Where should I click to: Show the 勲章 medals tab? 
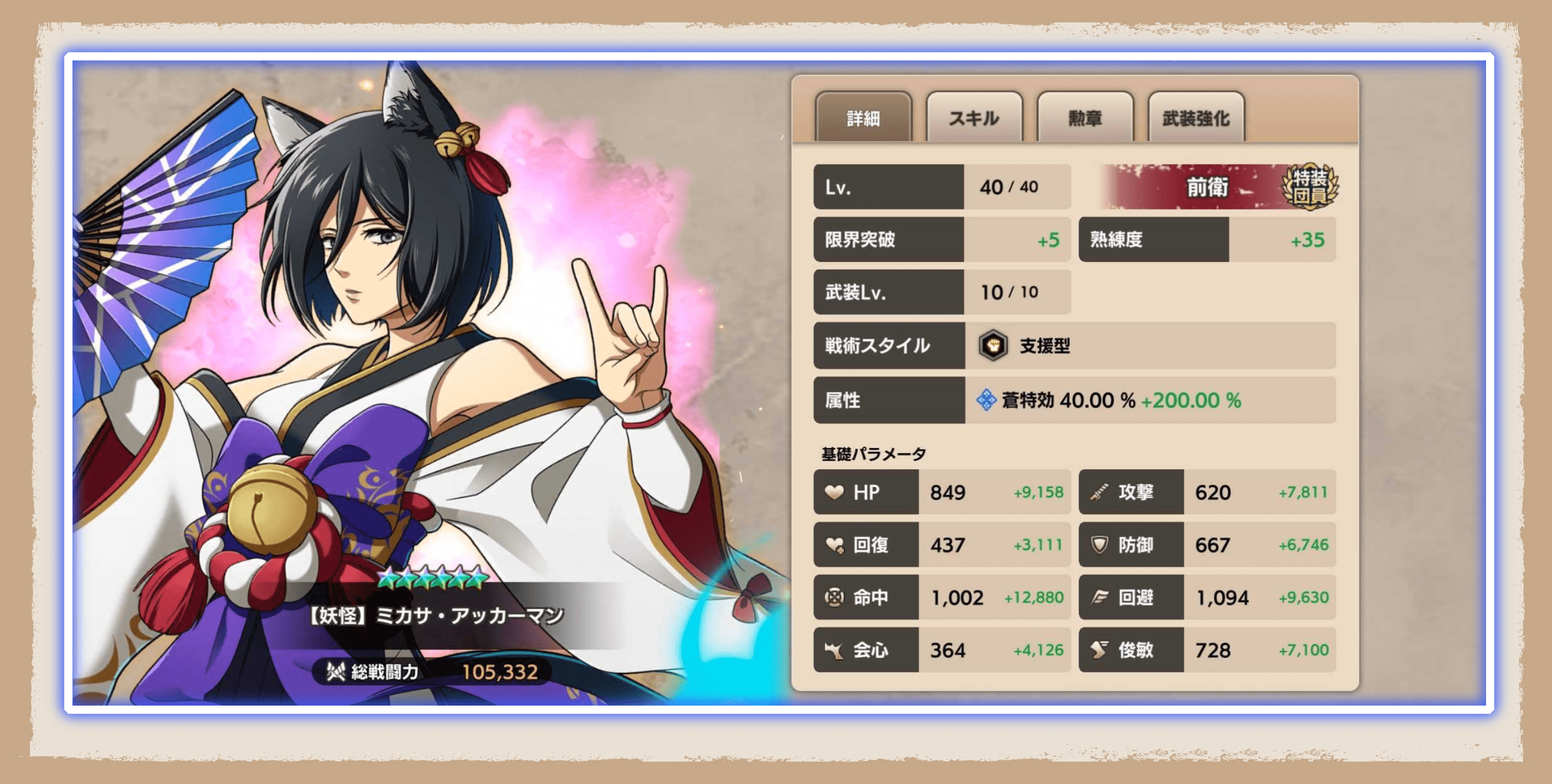[1085, 118]
